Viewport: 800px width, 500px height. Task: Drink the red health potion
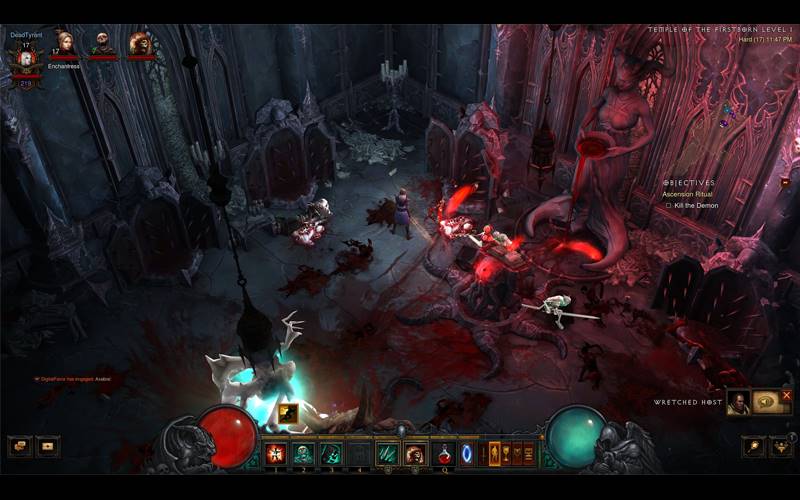[444, 453]
